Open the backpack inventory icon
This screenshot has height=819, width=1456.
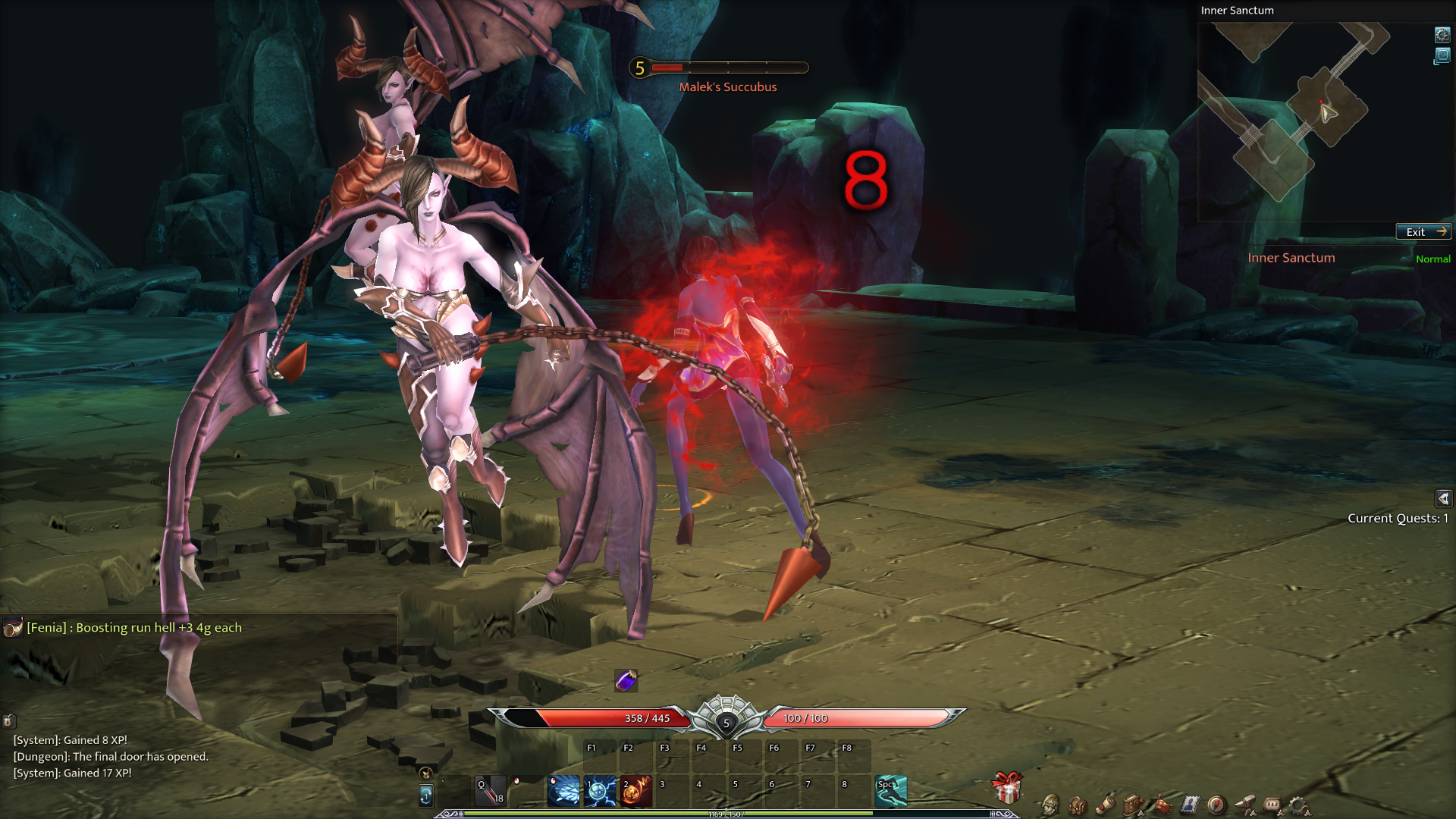[1078, 805]
